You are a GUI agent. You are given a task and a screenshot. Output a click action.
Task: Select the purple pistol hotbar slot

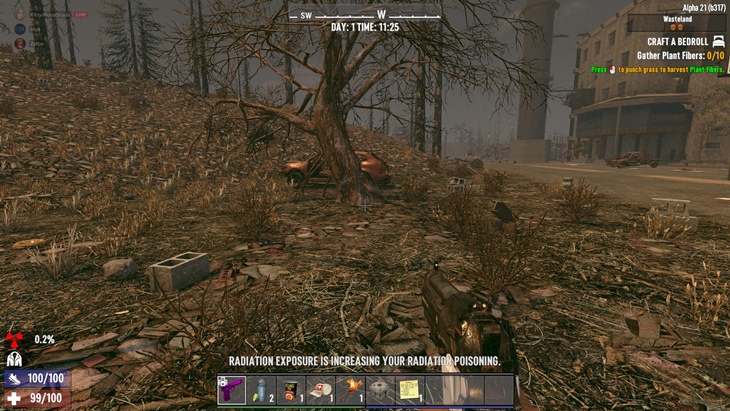point(232,389)
